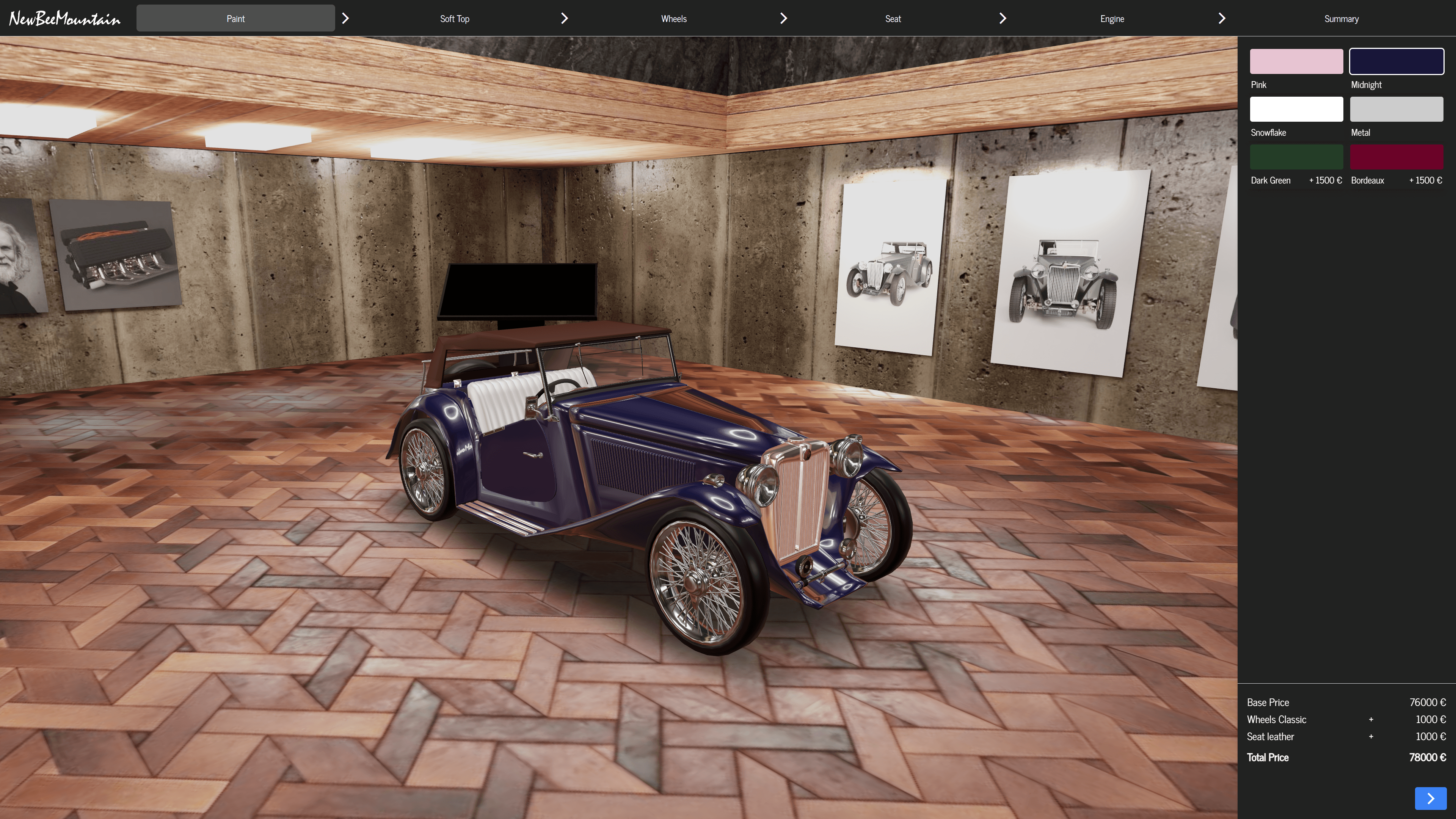Apply the Metal grey paint swatch

(x=1396, y=109)
